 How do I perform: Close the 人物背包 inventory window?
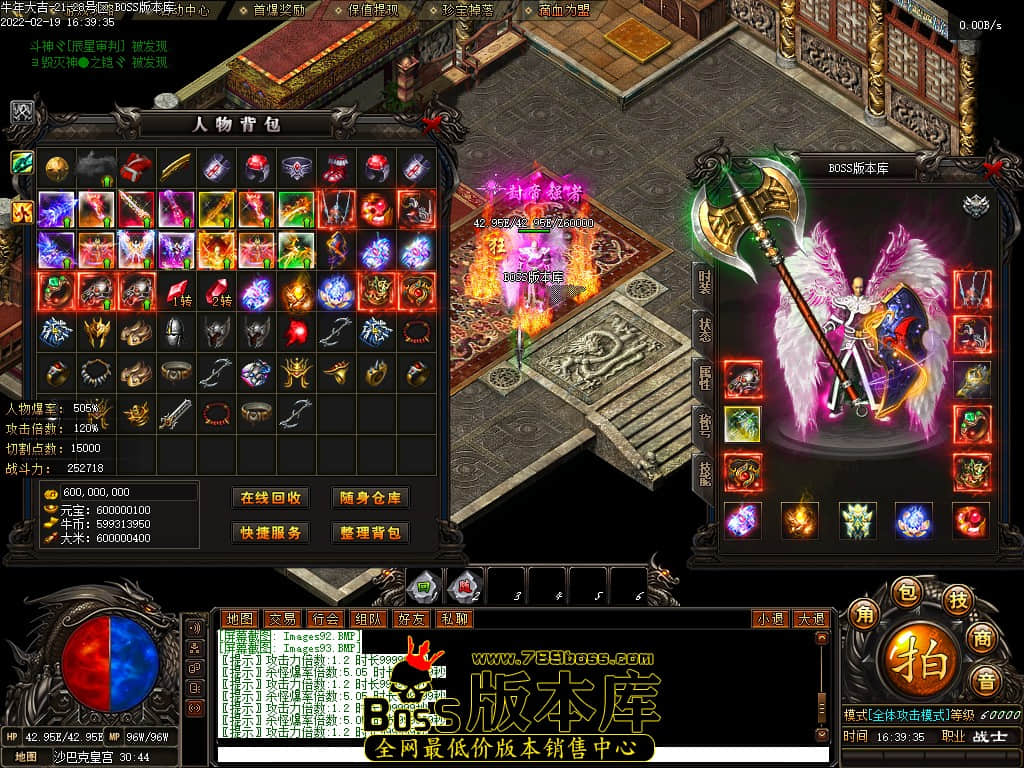pos(432,124)
